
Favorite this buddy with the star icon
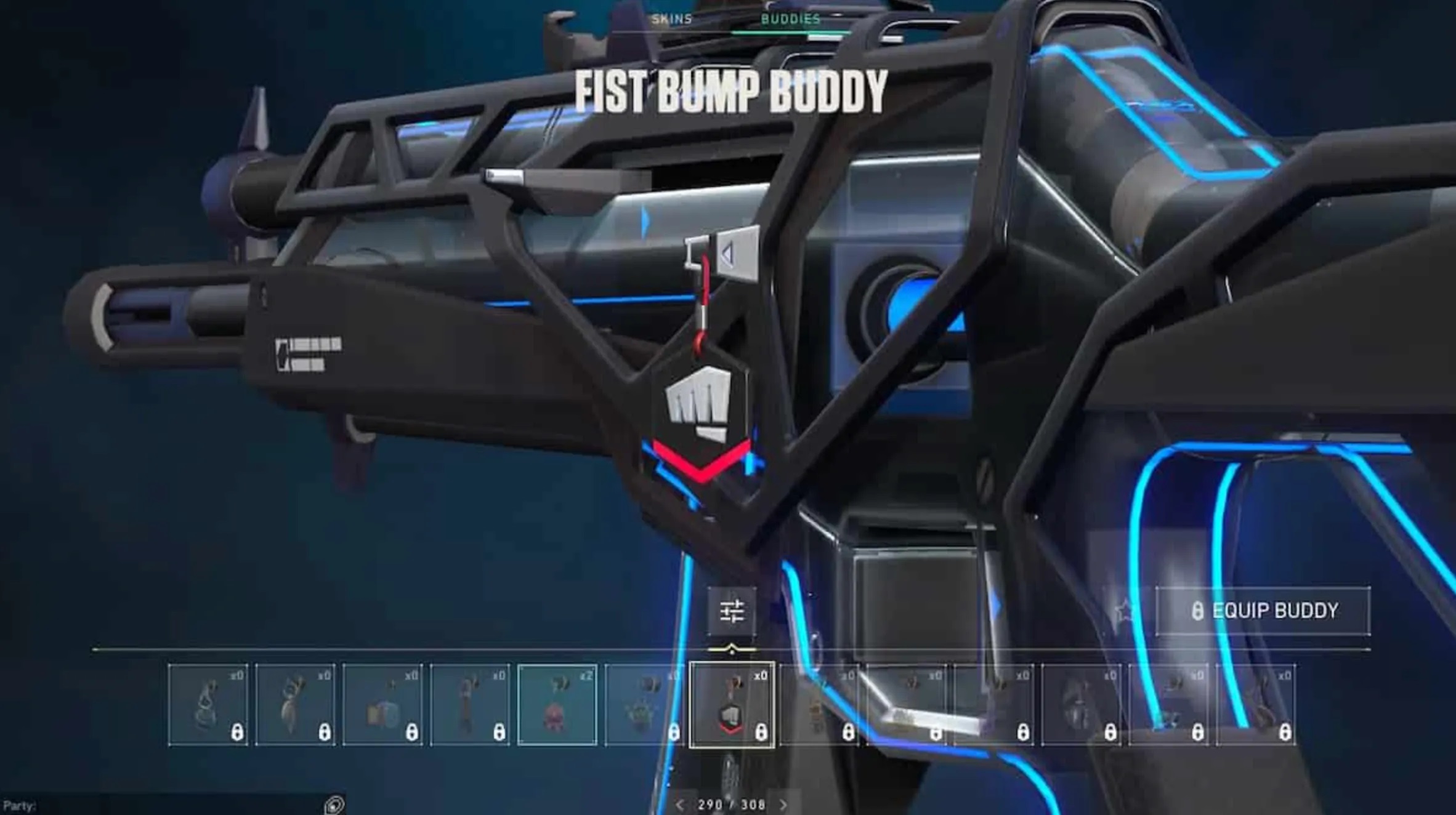(1126, 611)
